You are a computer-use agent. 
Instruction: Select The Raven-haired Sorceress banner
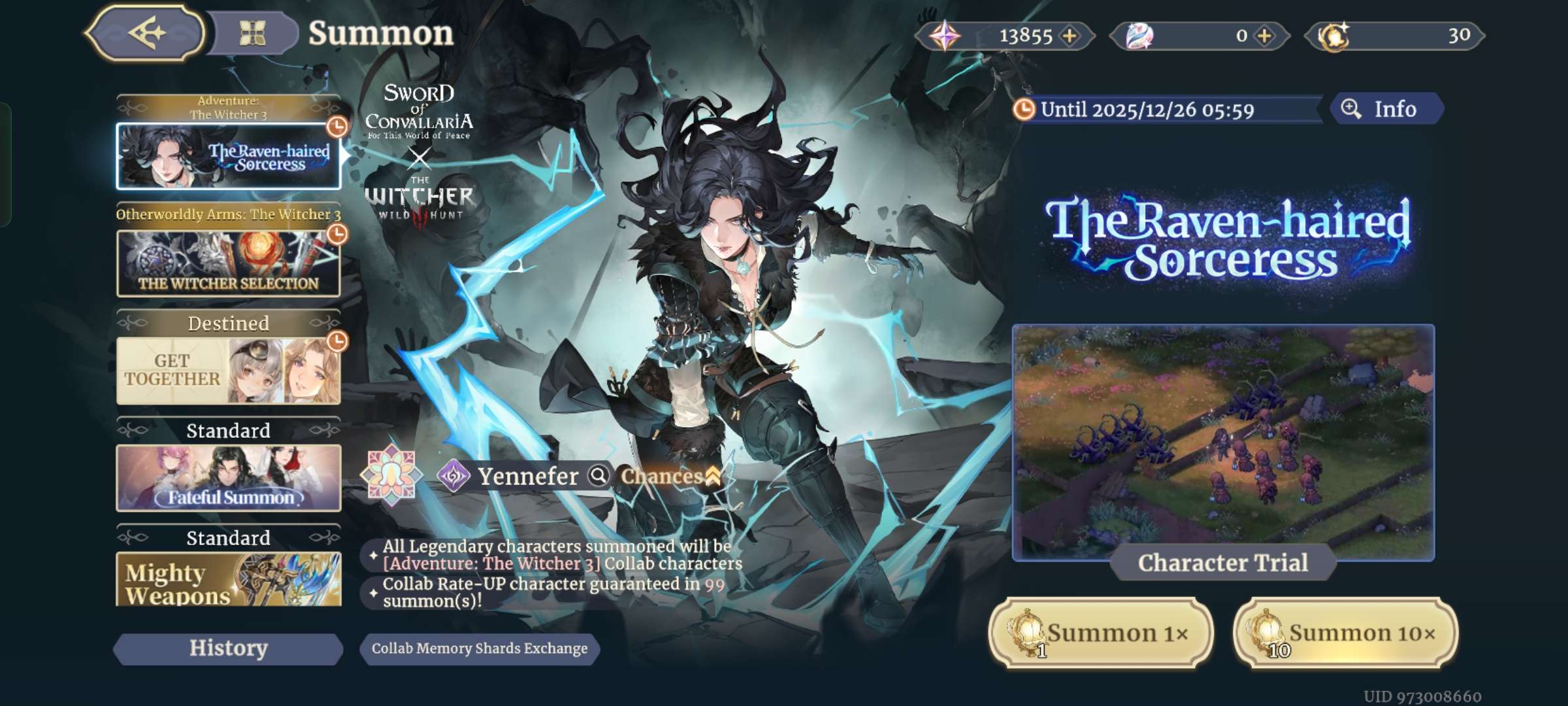click(x=228, y=156)
